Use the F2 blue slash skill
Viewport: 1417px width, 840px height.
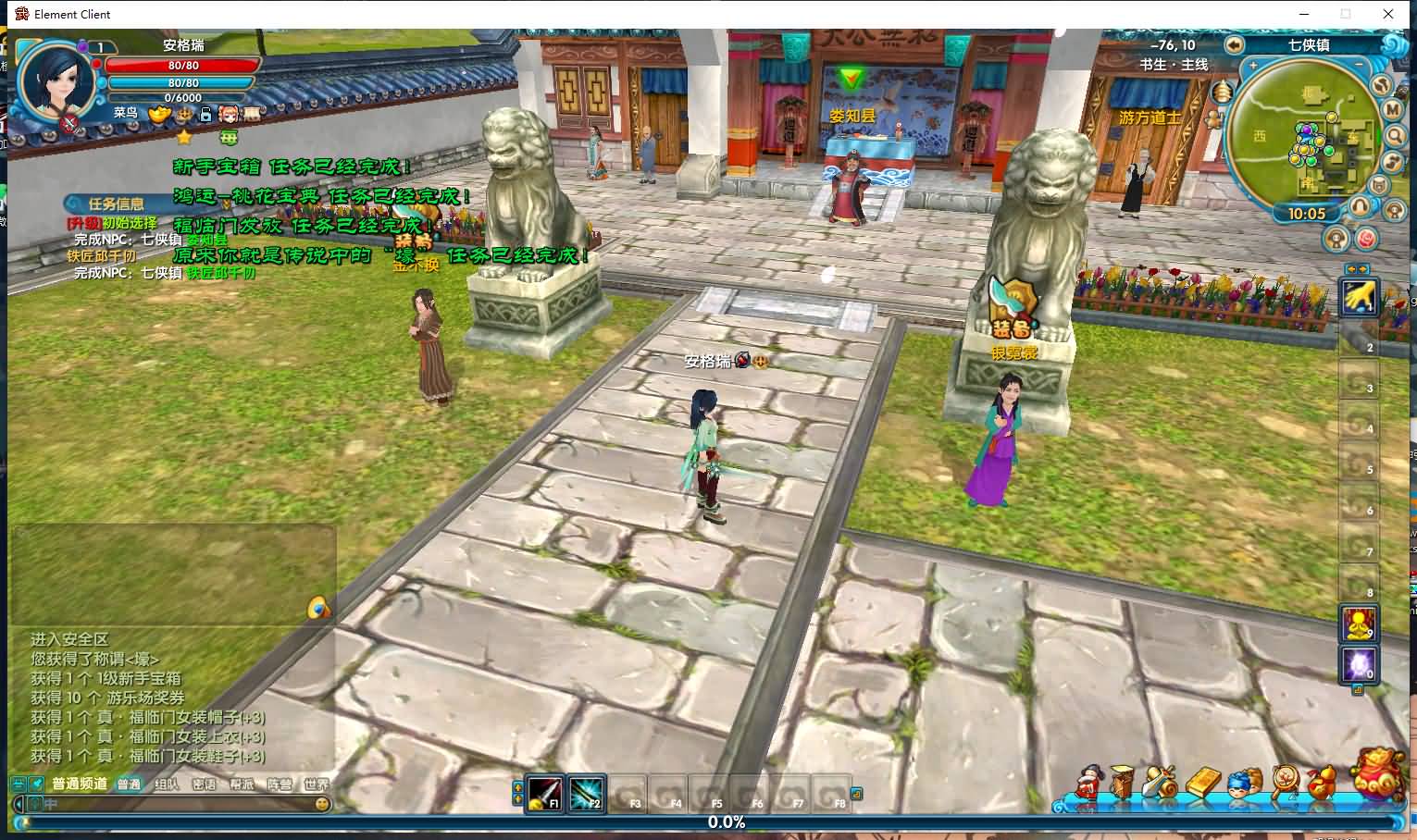(x=587, y=794)
